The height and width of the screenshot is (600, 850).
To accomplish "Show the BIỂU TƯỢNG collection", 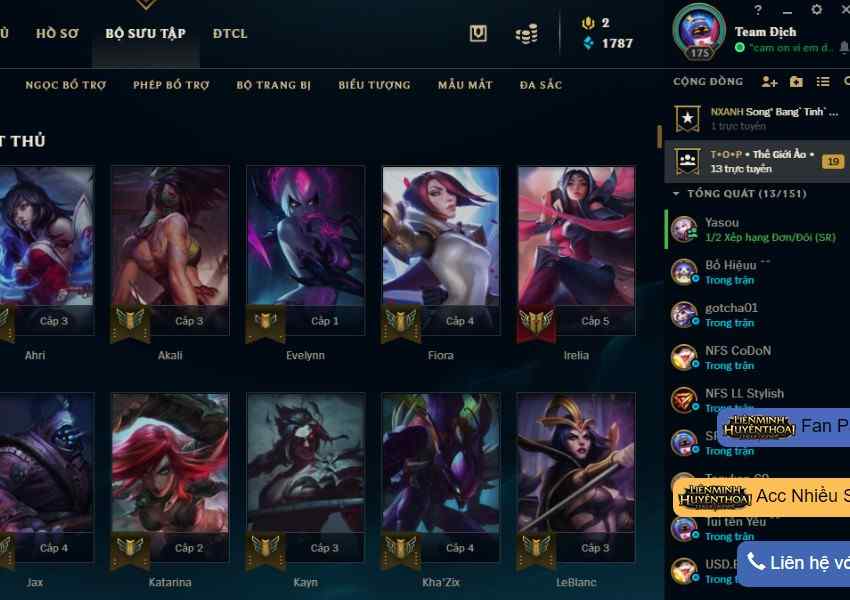I will point(374,85).
